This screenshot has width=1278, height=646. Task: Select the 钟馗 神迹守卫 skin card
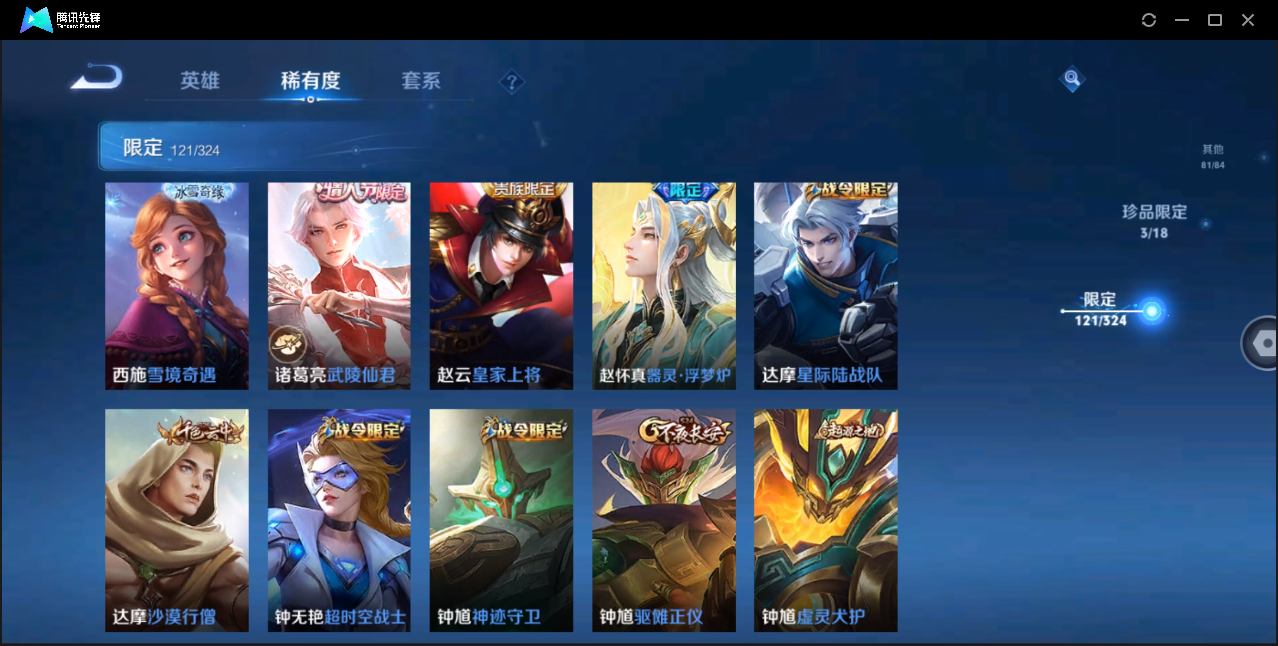(x=501, y=520)
